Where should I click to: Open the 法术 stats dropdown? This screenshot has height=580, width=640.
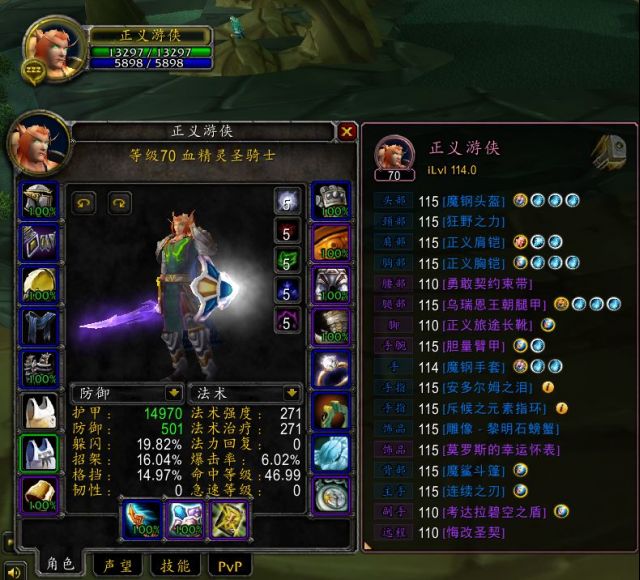point(292,393)
